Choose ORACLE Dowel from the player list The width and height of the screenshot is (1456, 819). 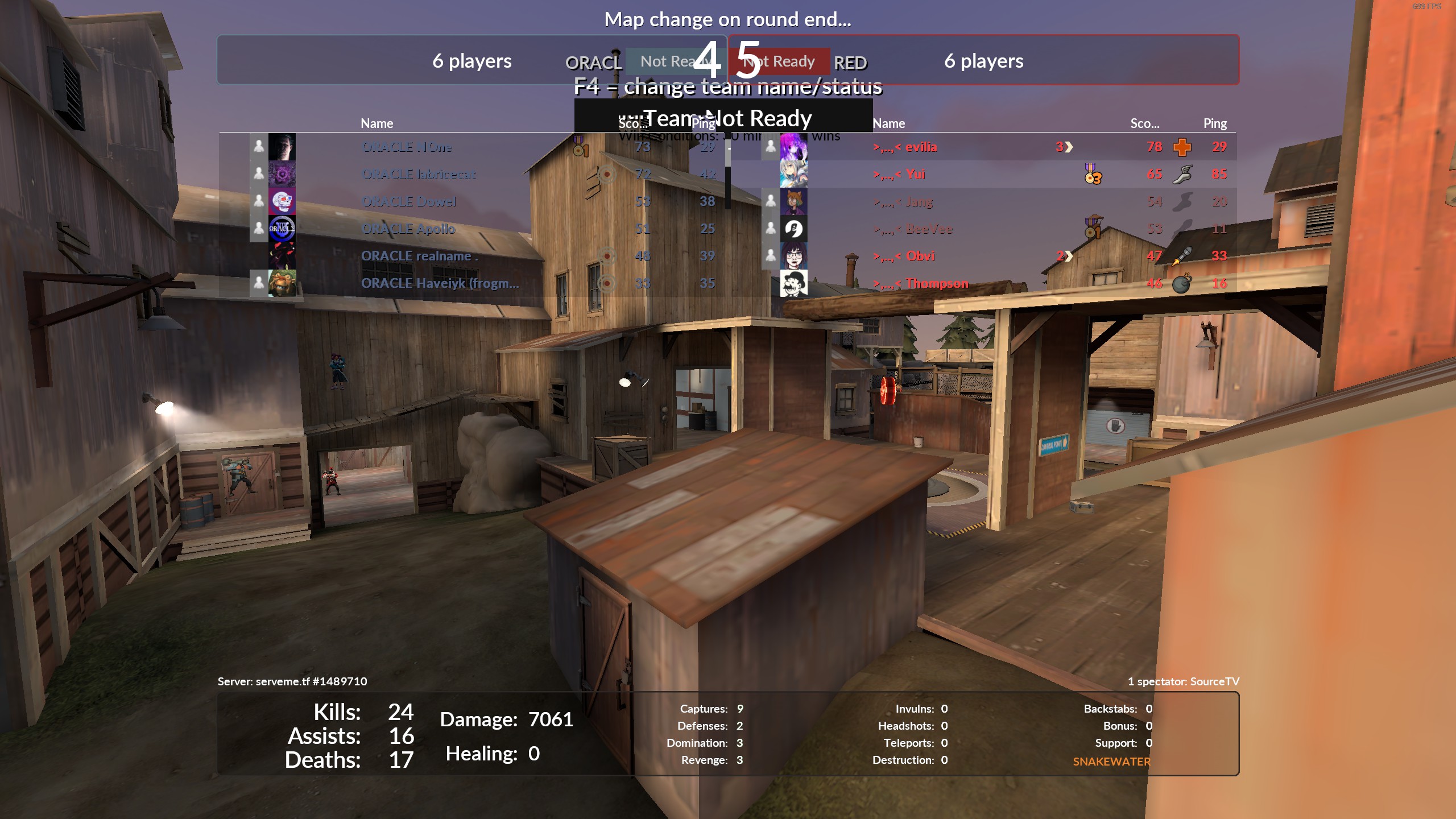point(408,201)
